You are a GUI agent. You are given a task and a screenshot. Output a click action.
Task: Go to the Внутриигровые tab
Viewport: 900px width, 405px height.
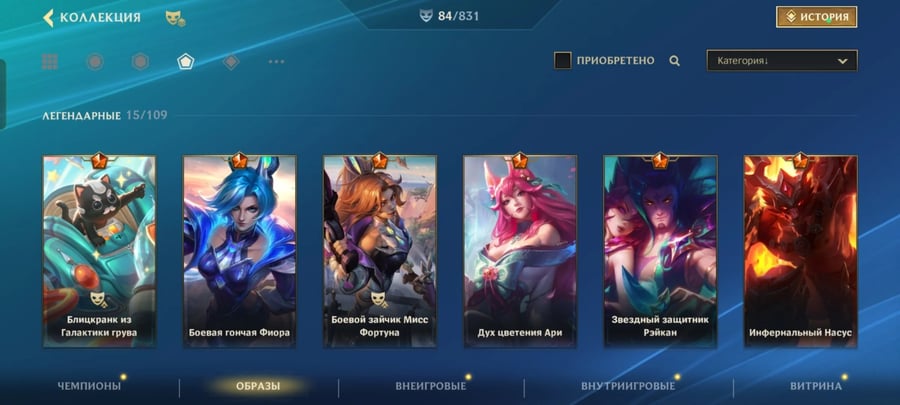628,386
